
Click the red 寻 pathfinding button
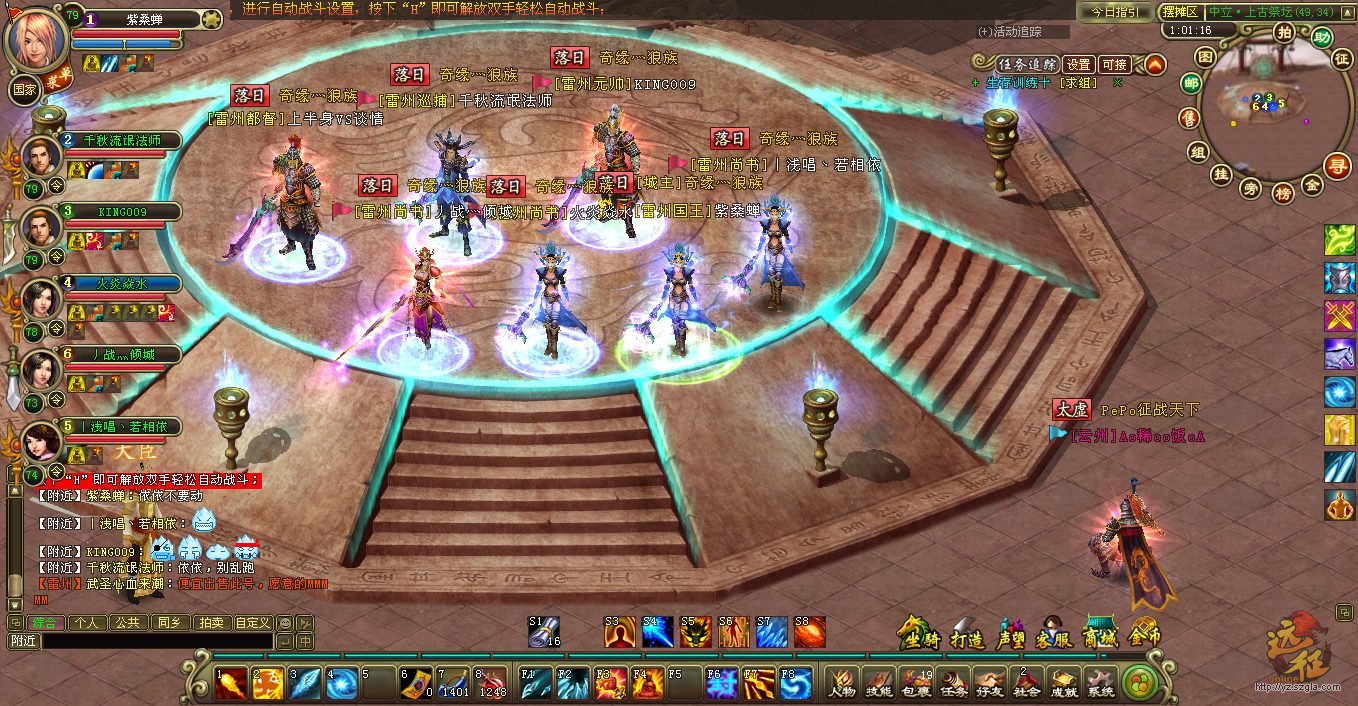1336,165
